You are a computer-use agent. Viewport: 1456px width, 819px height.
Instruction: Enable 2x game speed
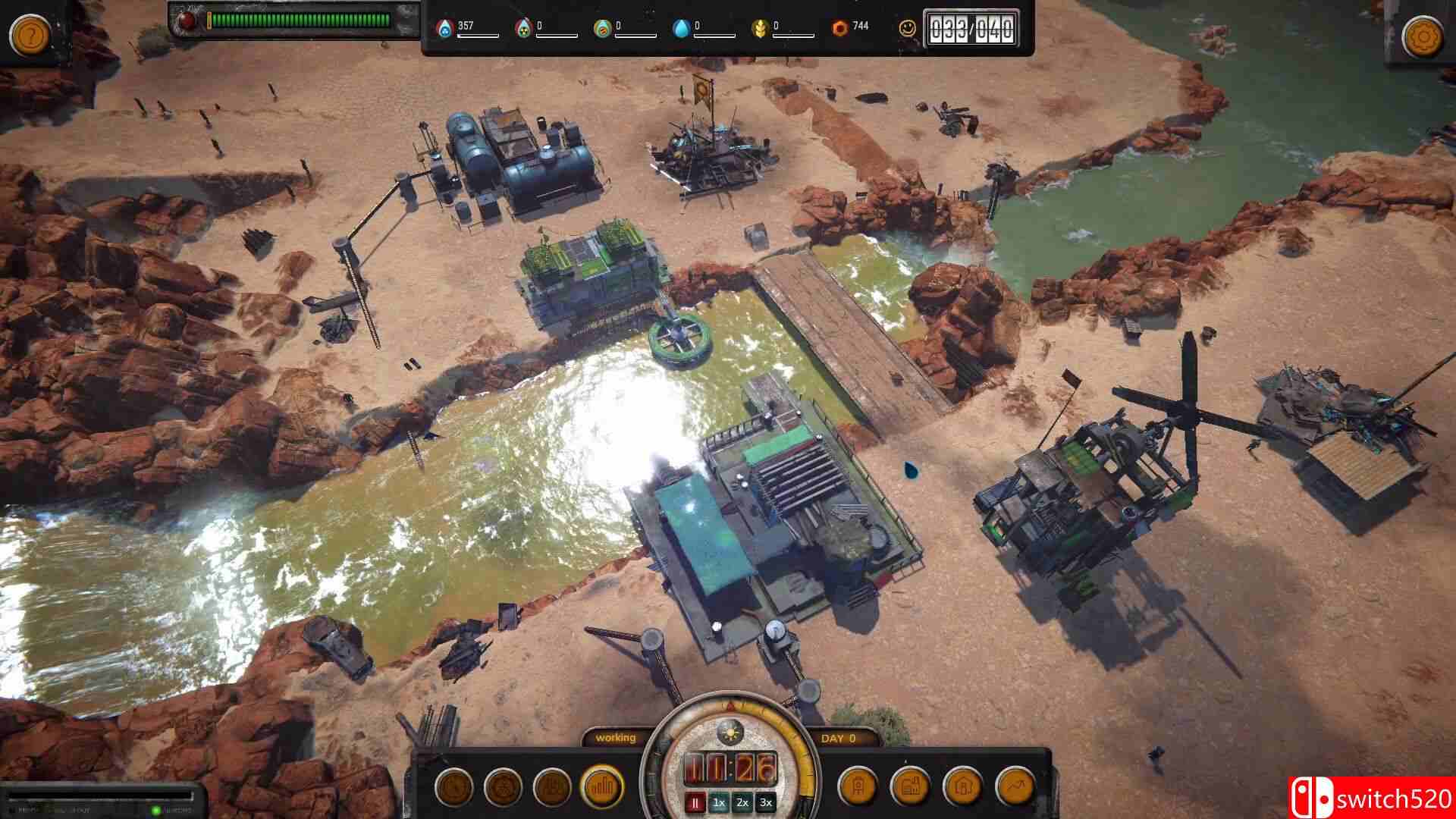click(742, 802)
